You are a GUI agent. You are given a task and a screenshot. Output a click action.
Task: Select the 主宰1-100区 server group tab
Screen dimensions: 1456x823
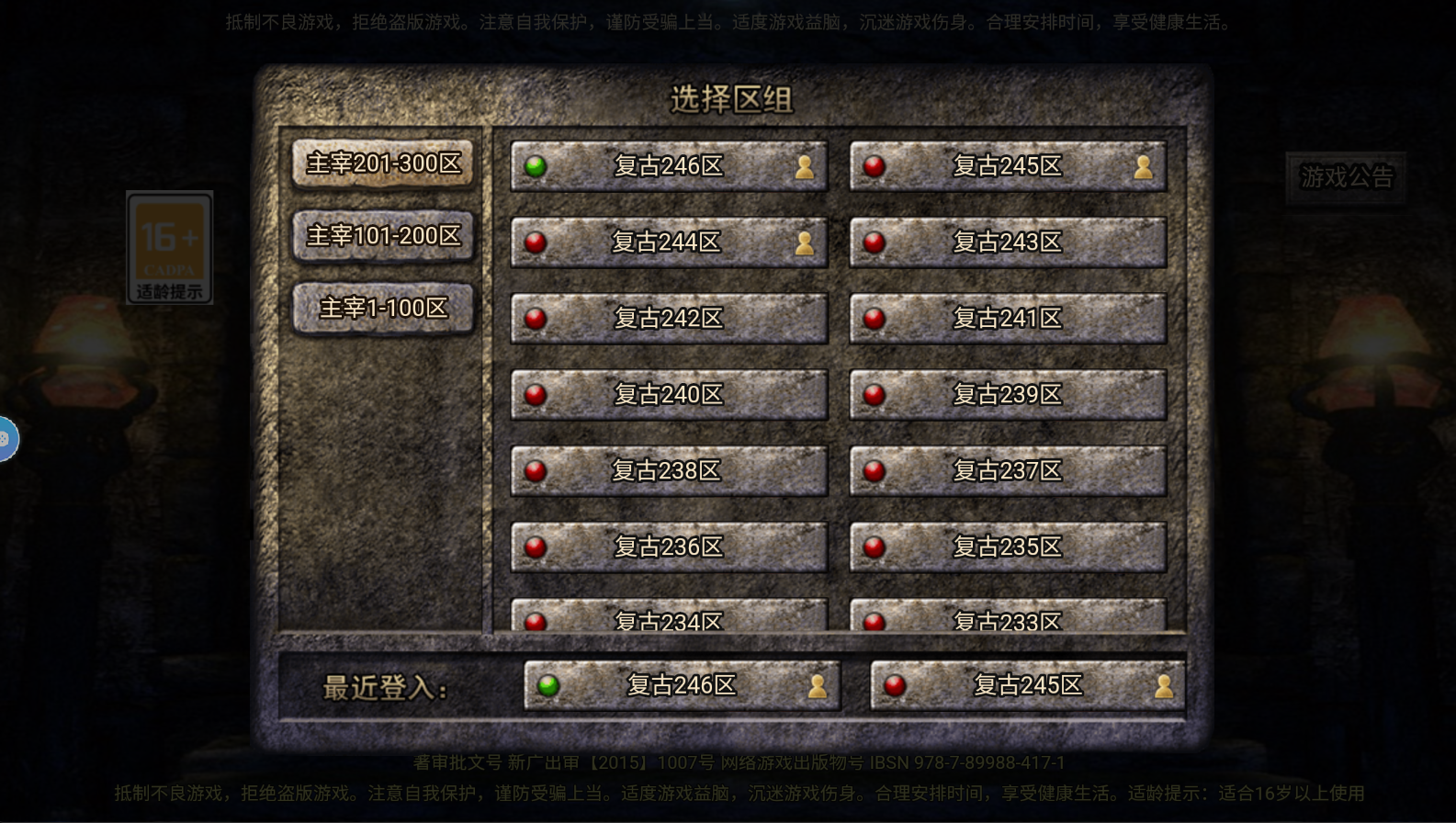click(x=383, y=308)
